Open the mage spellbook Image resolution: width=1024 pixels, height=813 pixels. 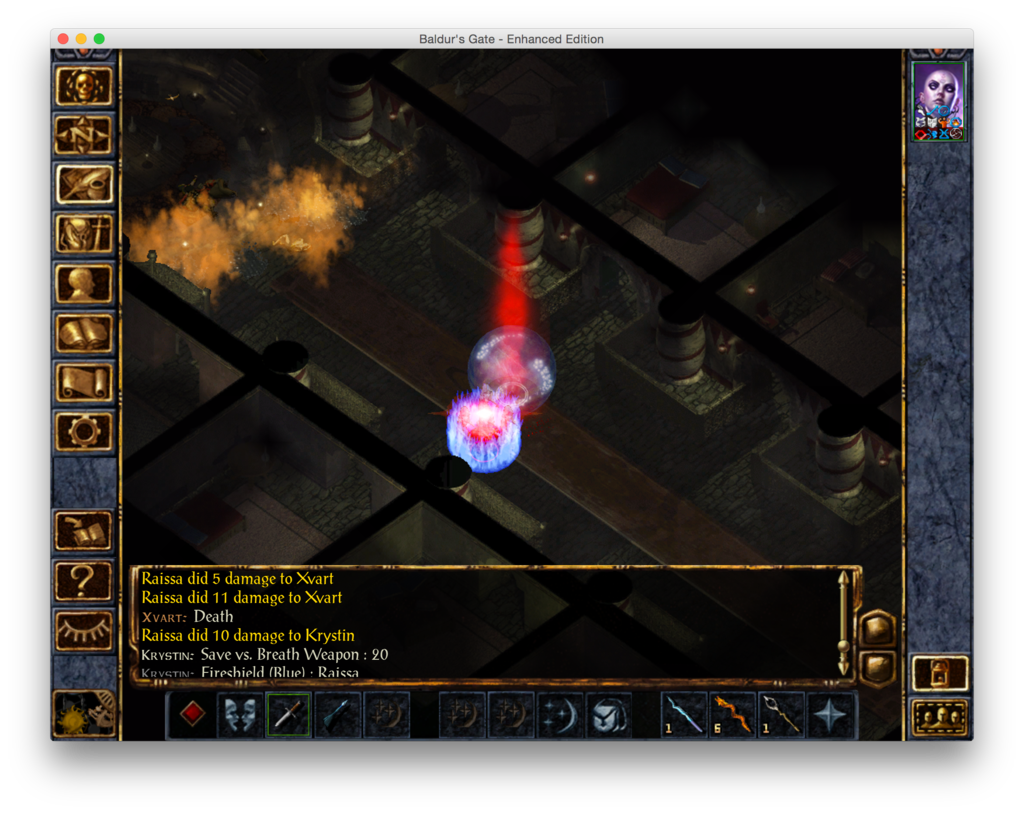pos(84,332)
